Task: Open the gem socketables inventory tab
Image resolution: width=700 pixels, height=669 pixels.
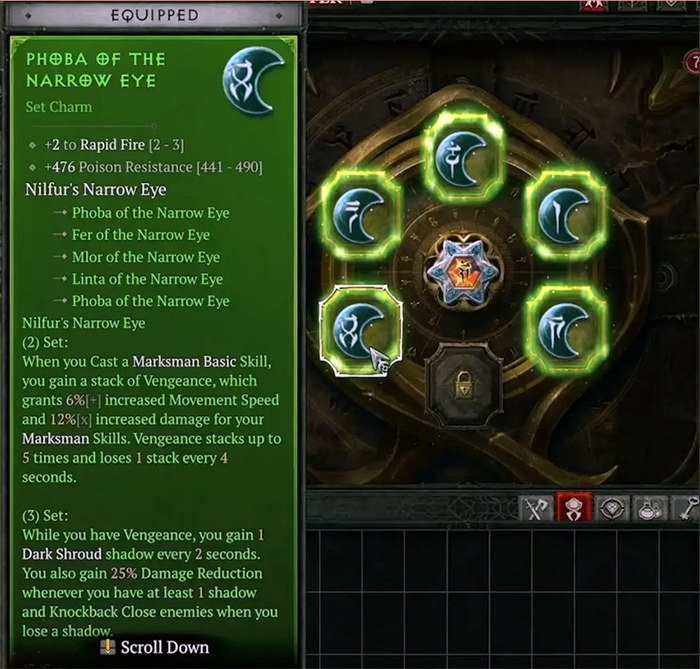Action: (617, 509)
